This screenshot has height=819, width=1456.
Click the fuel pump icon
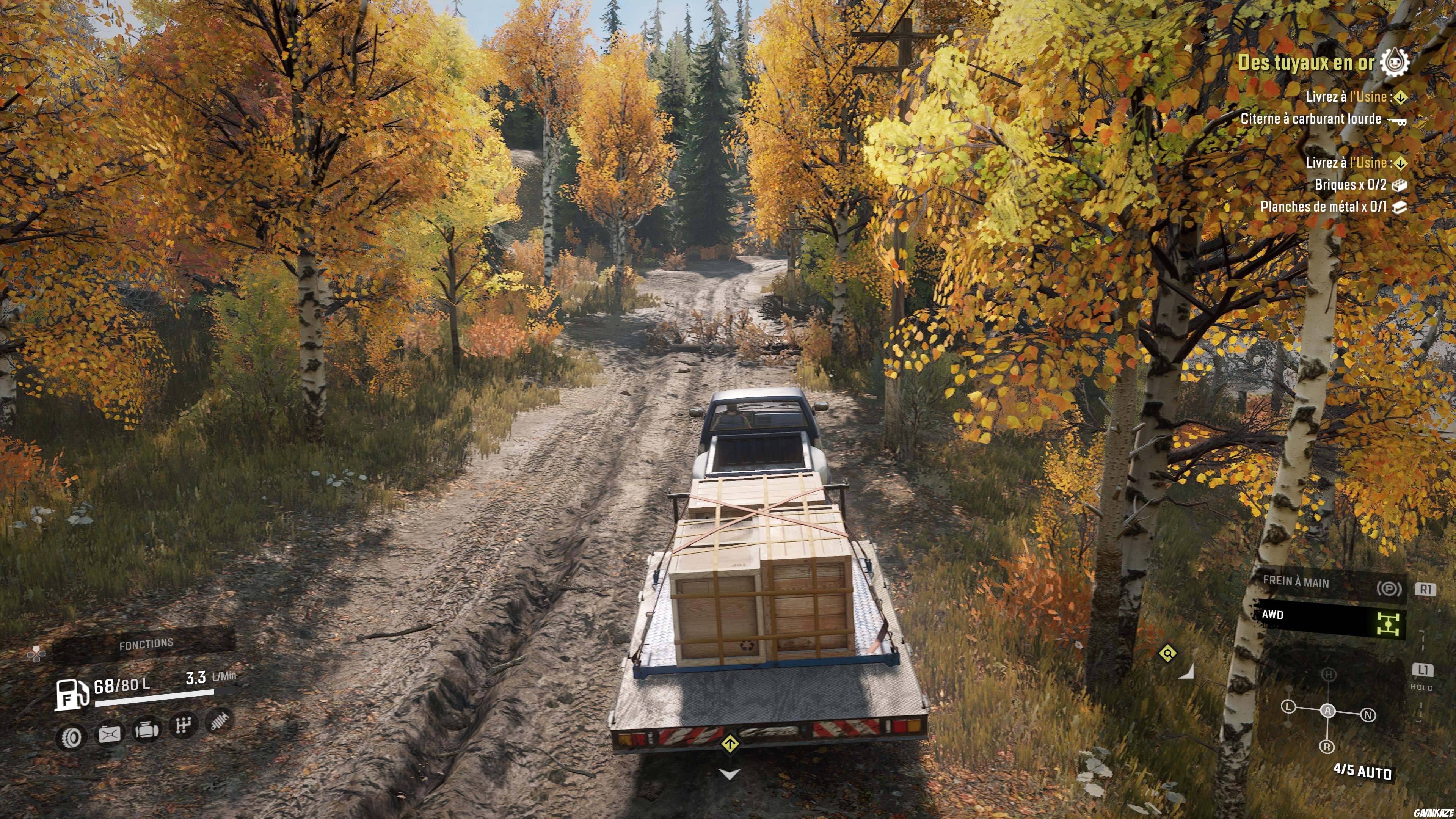coord(72,694)
